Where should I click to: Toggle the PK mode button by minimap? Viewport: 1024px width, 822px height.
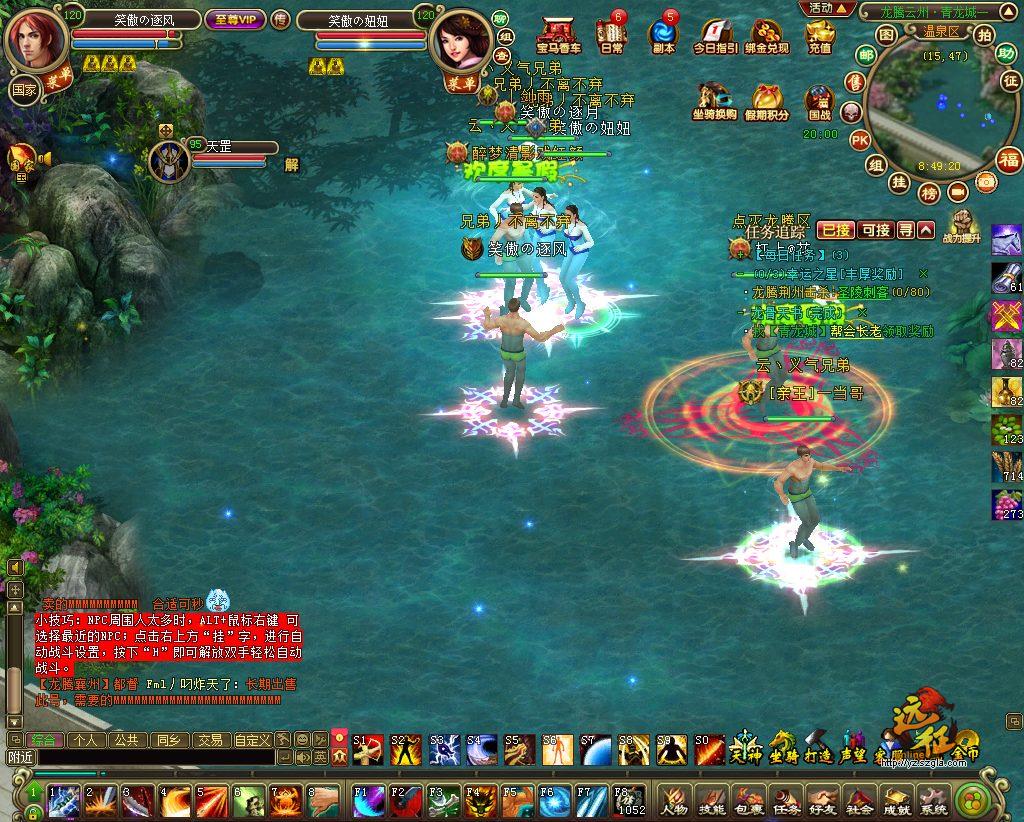pyautogui.click(x=859, y=140)
